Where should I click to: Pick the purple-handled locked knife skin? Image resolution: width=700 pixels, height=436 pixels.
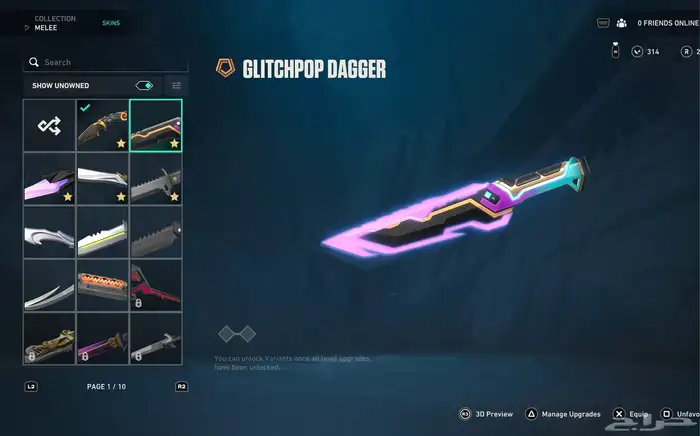[x=102, y=338]
